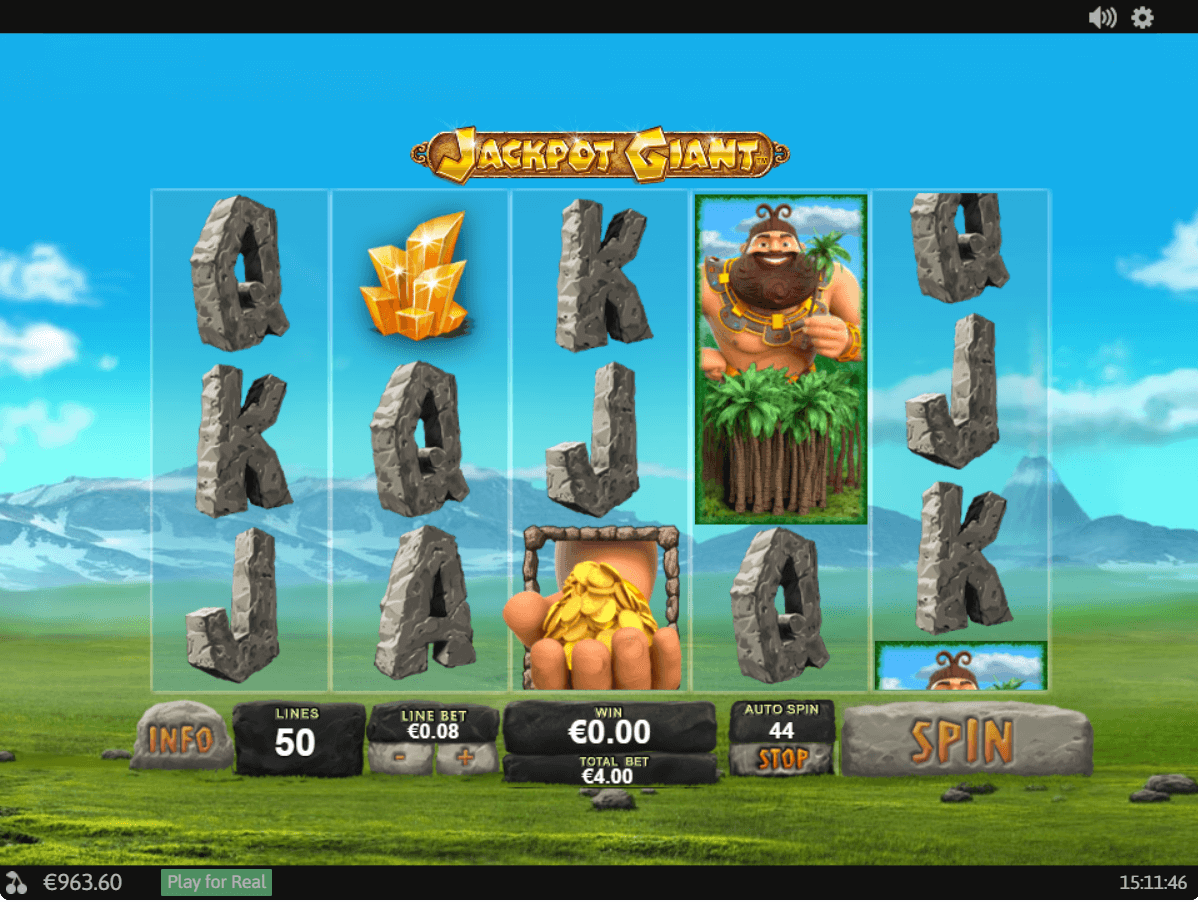Increase the line bet with plus
The width and height of the screenshot is (1198, 902).
pos(465,758)
